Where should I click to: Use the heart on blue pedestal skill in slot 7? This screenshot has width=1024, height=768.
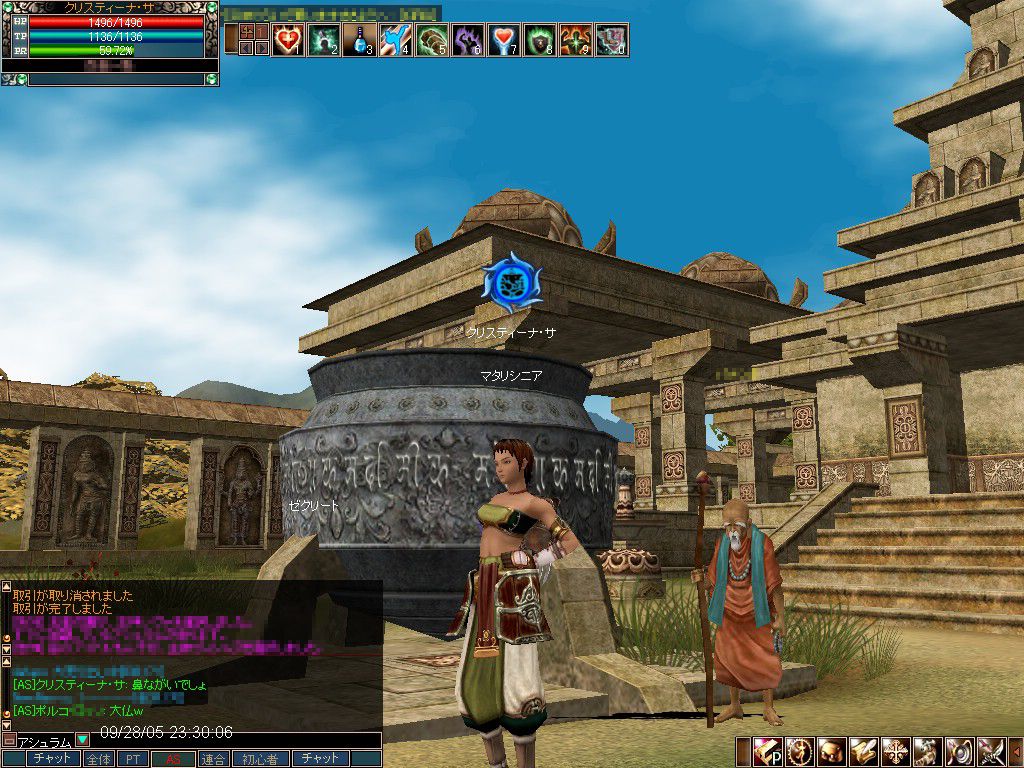(x=503, y=40)
